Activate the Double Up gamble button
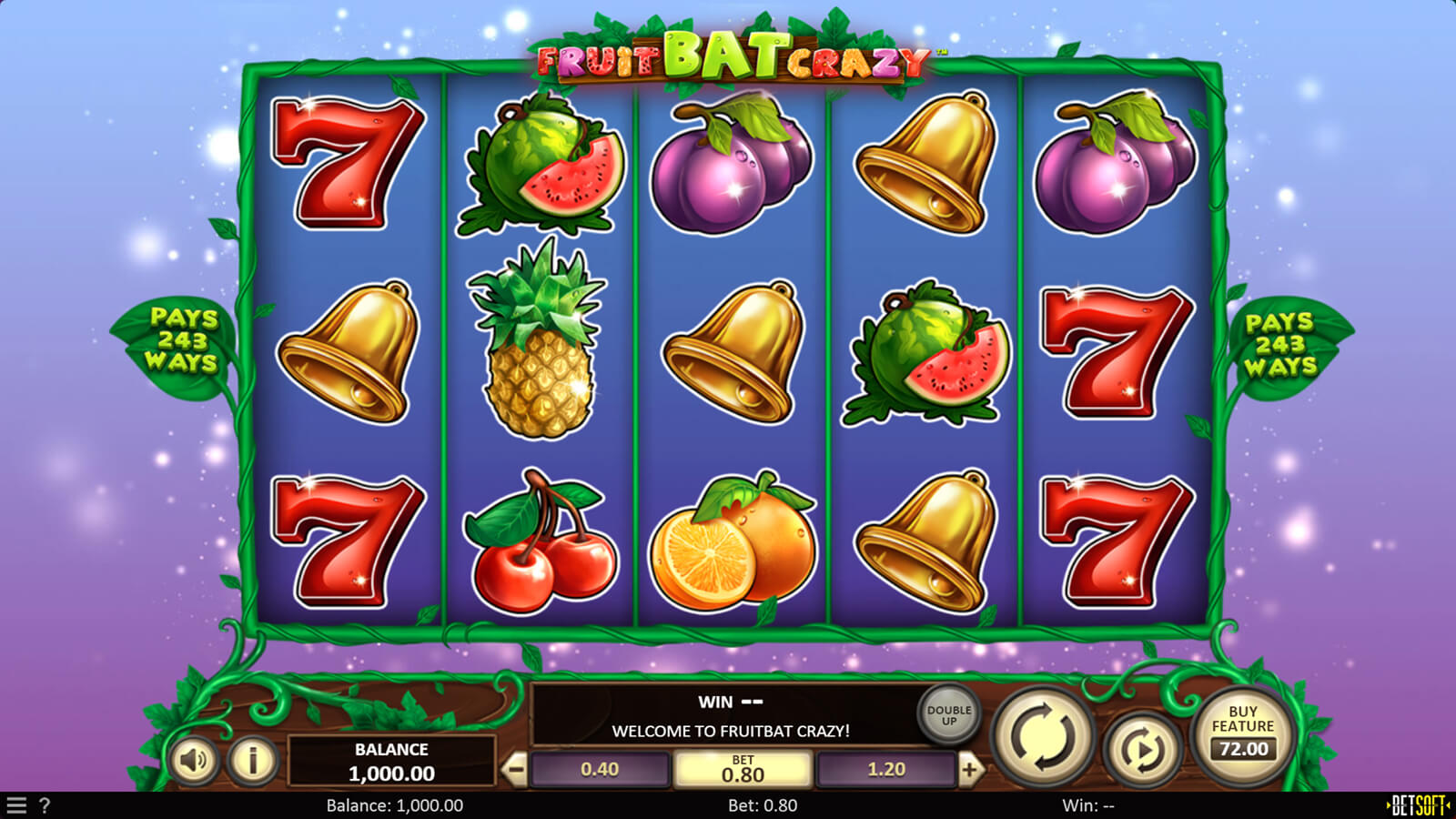The width and height of the screenshot is (1456, 819). point(948,715)
